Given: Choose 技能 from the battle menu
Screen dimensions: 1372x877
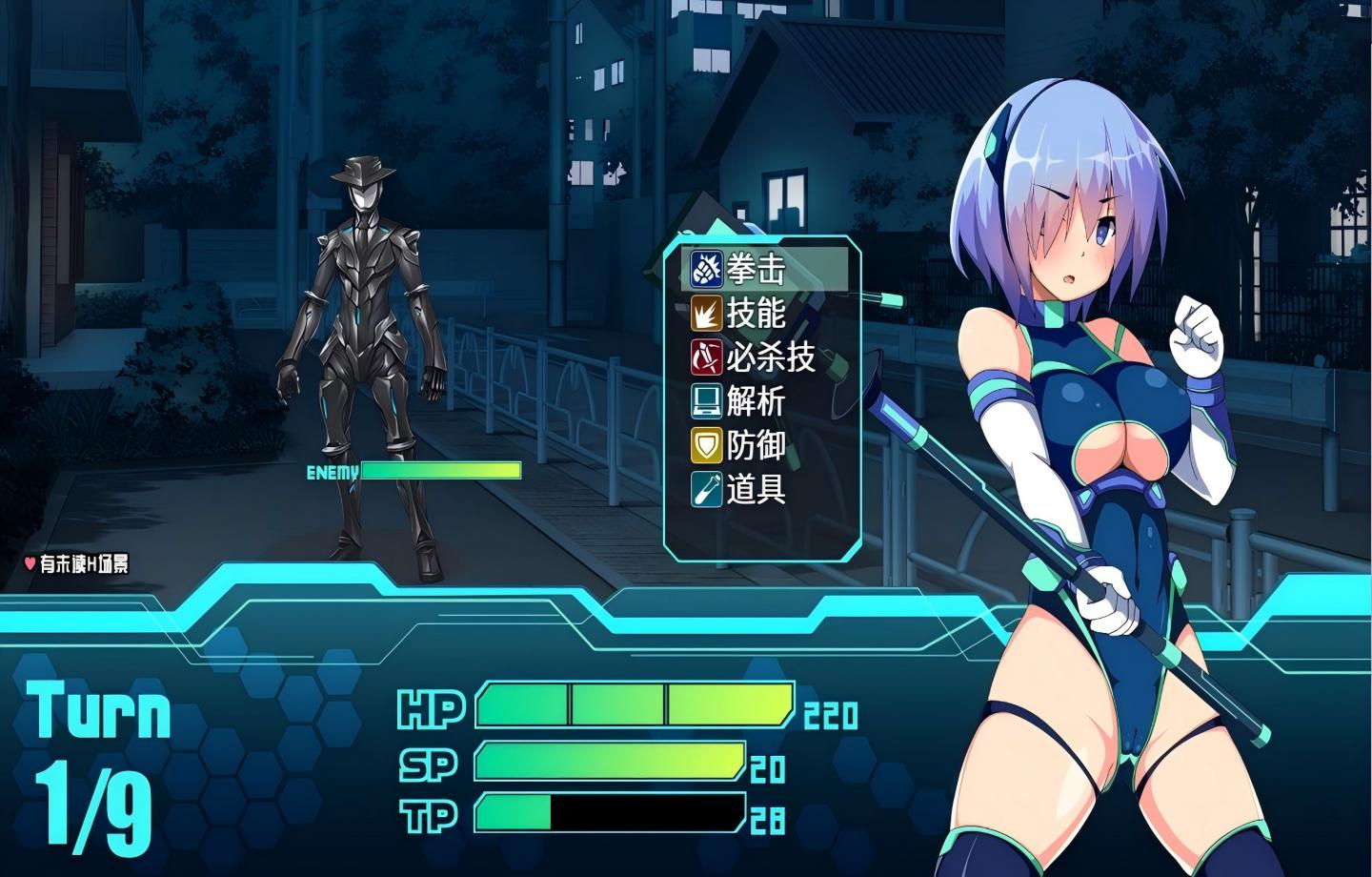Looking at the screenshot, I should point(757,314).
